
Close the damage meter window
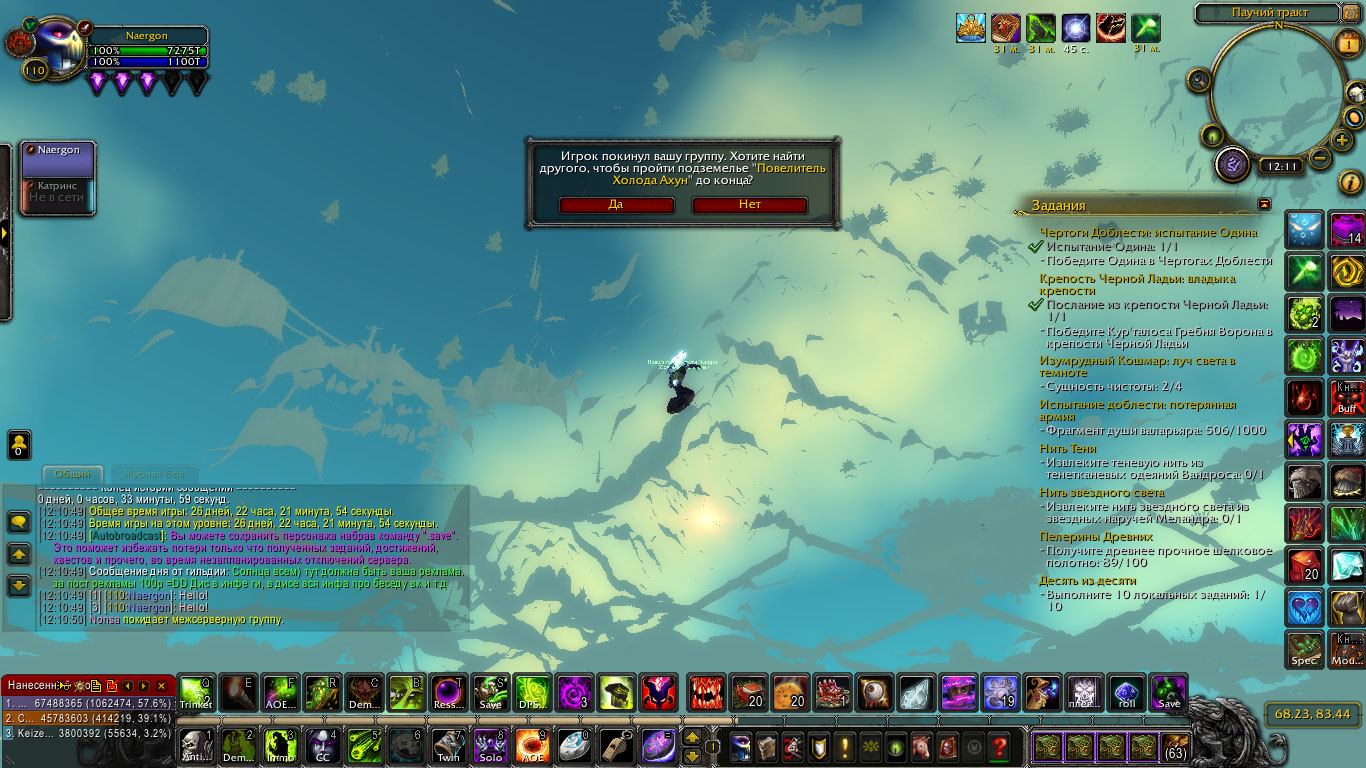pyautogui.click(x=163, y=686)
